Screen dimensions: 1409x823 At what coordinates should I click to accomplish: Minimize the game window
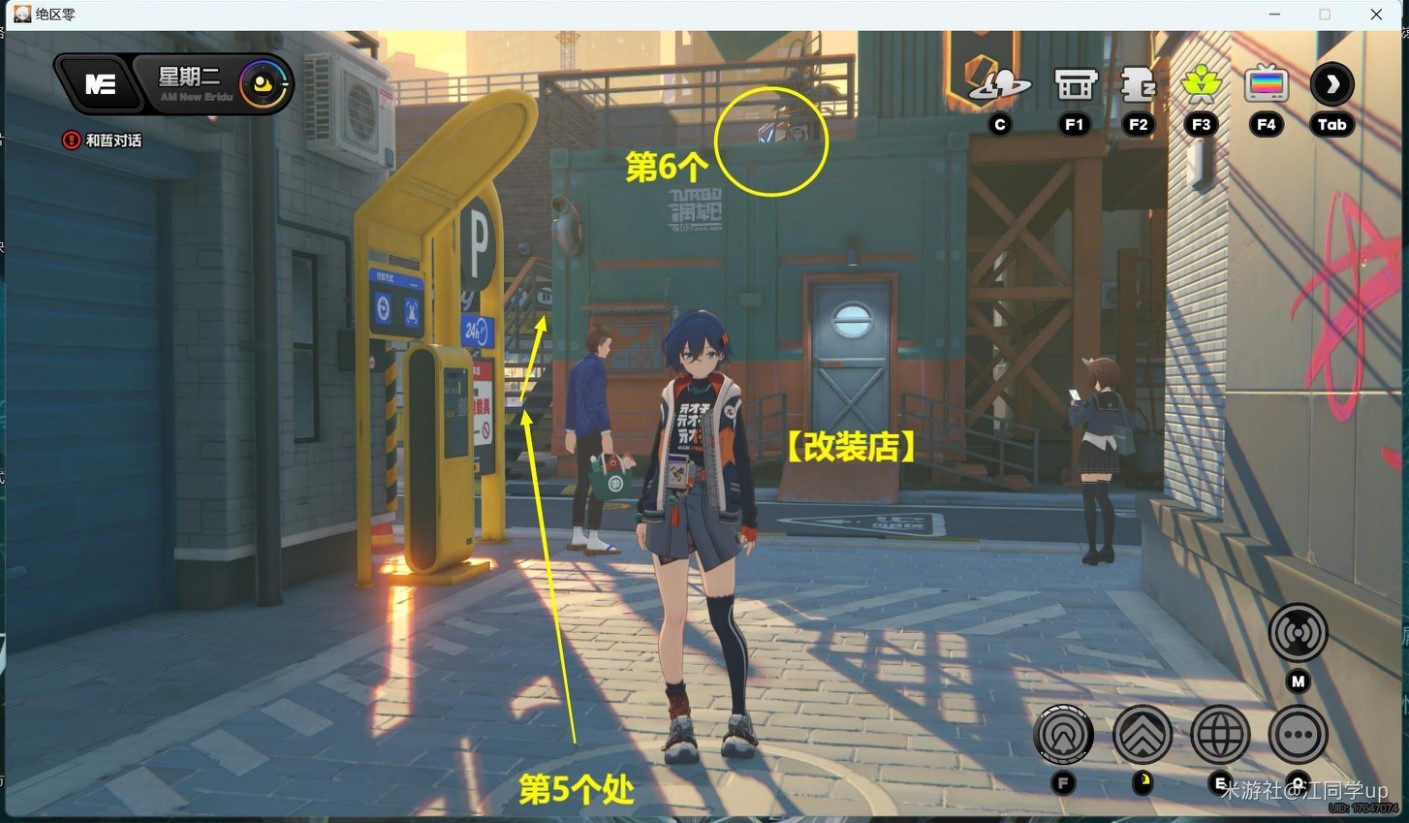(x=1274, y=14)
